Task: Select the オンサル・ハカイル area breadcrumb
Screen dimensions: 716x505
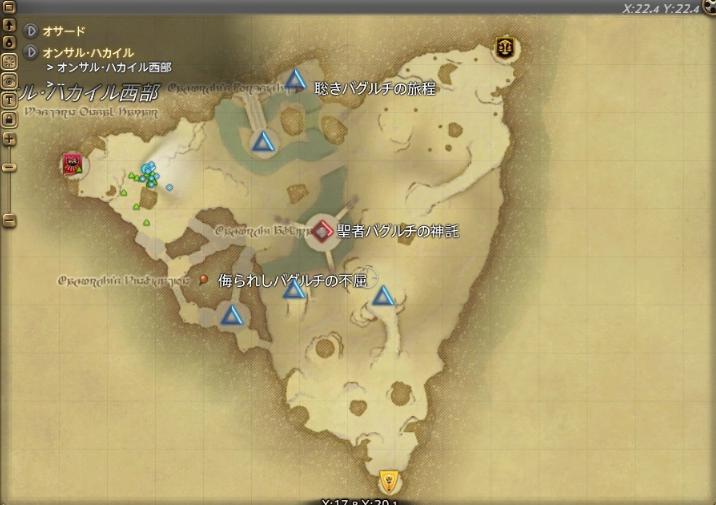Action: [87, 52]
